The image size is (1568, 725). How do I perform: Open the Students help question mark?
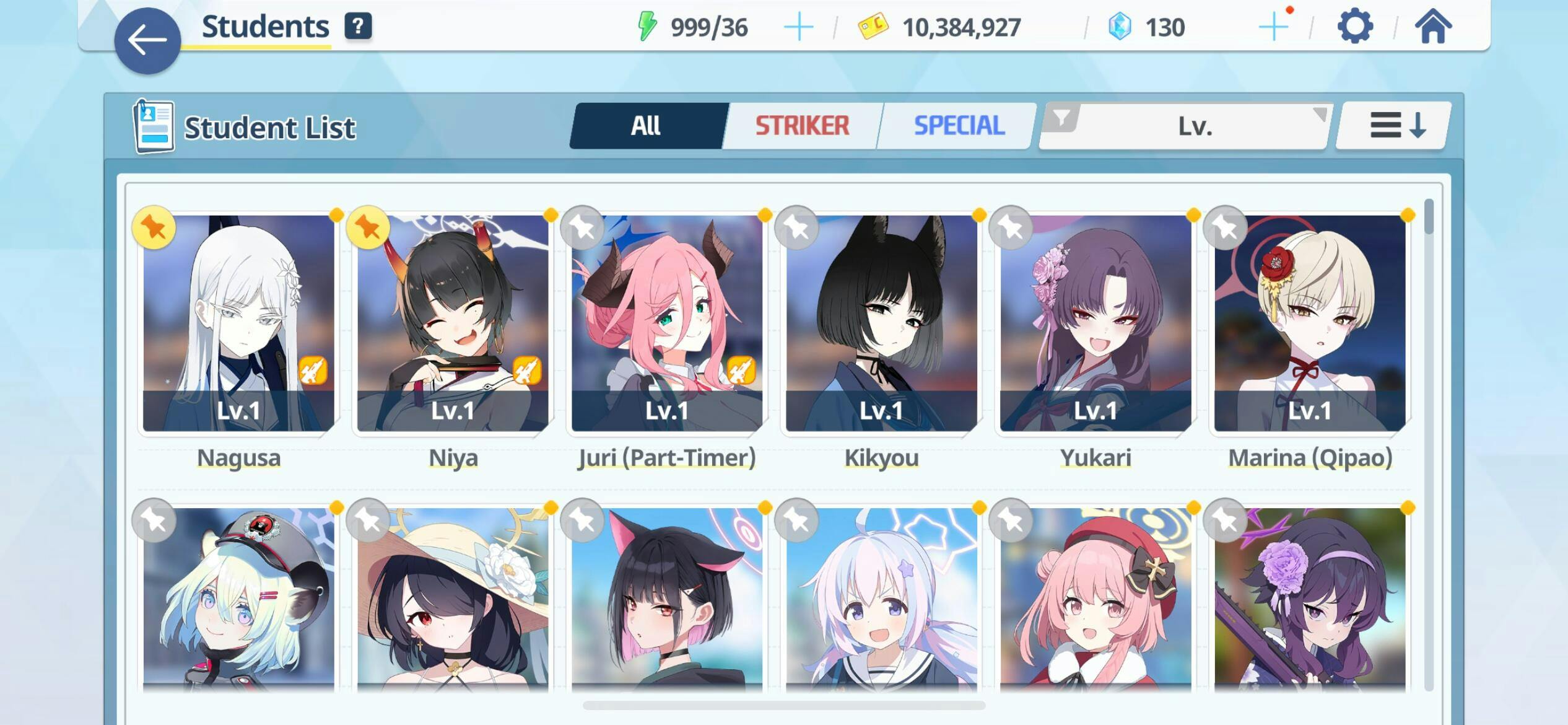tap(358, 27)
